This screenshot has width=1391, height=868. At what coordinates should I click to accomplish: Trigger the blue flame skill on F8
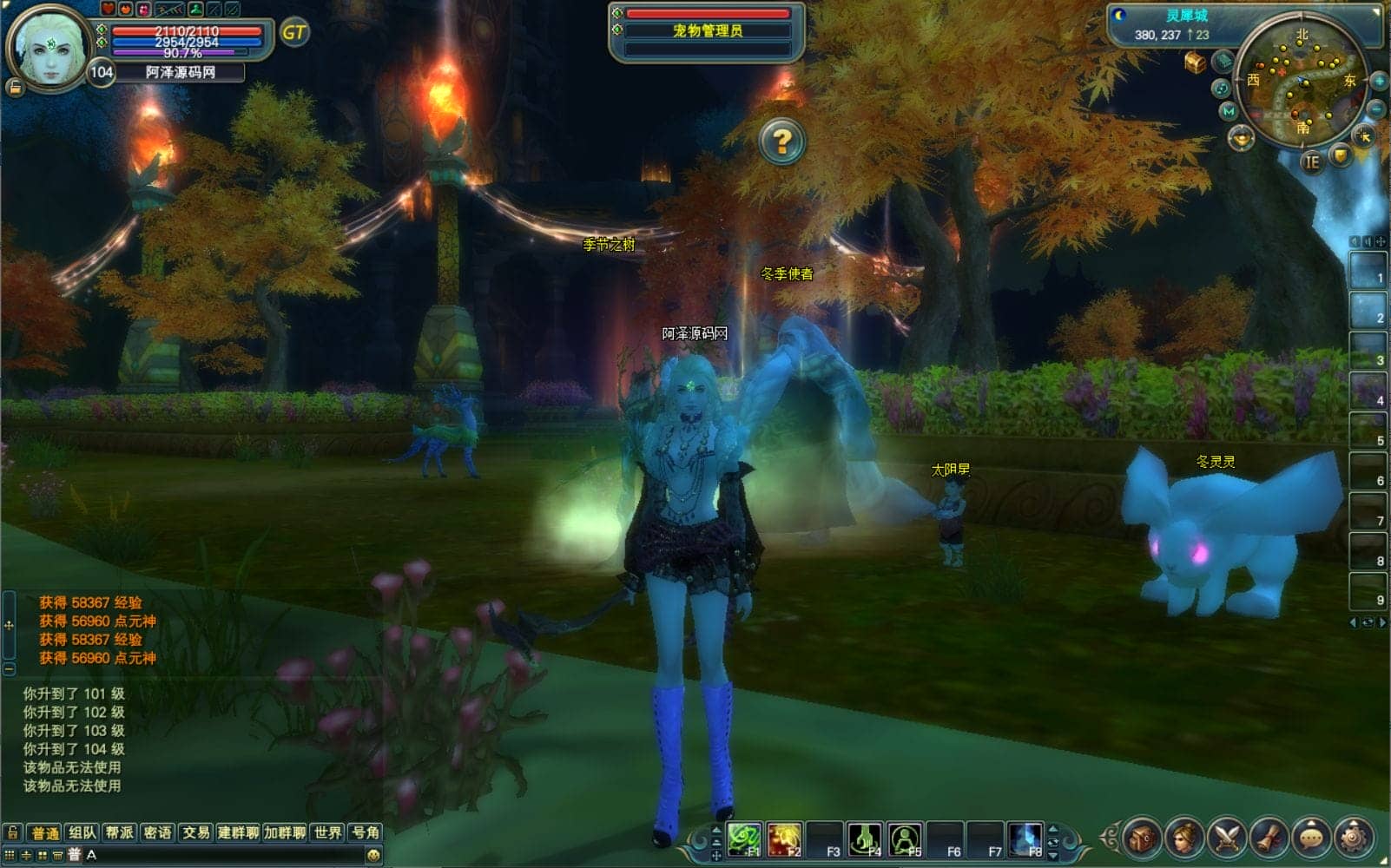(1025, 839)
